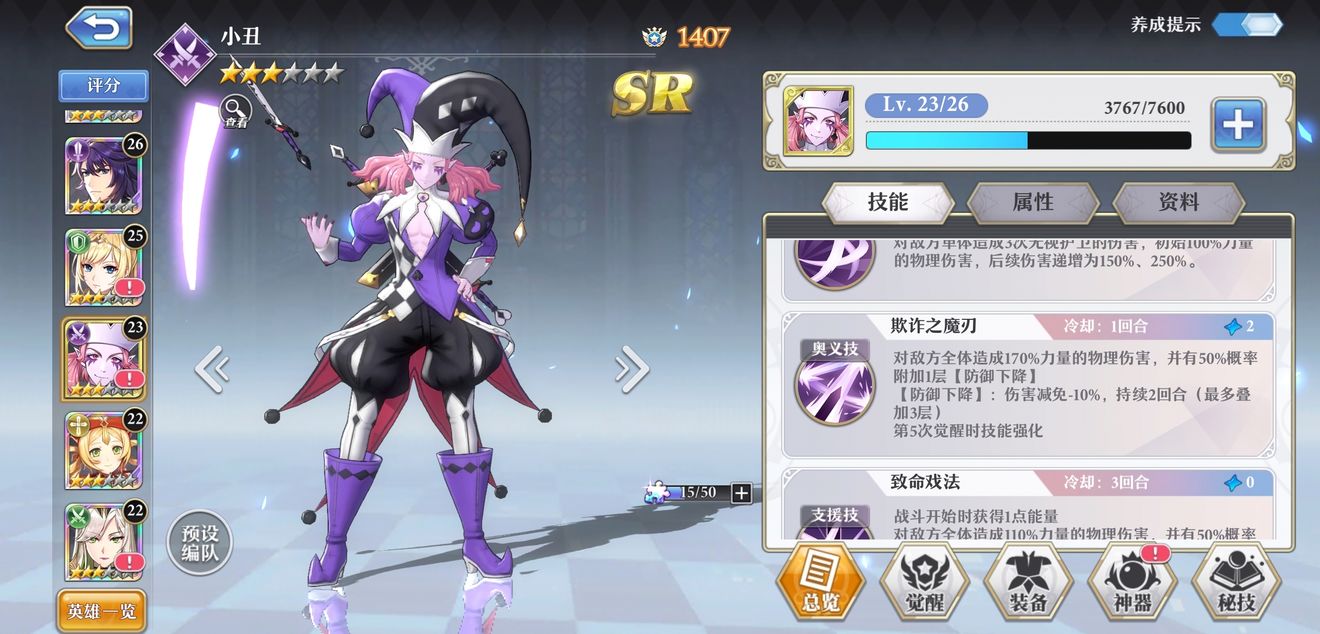Inspect the hero with the 查看 magnifier

click(x=235, y=110)
